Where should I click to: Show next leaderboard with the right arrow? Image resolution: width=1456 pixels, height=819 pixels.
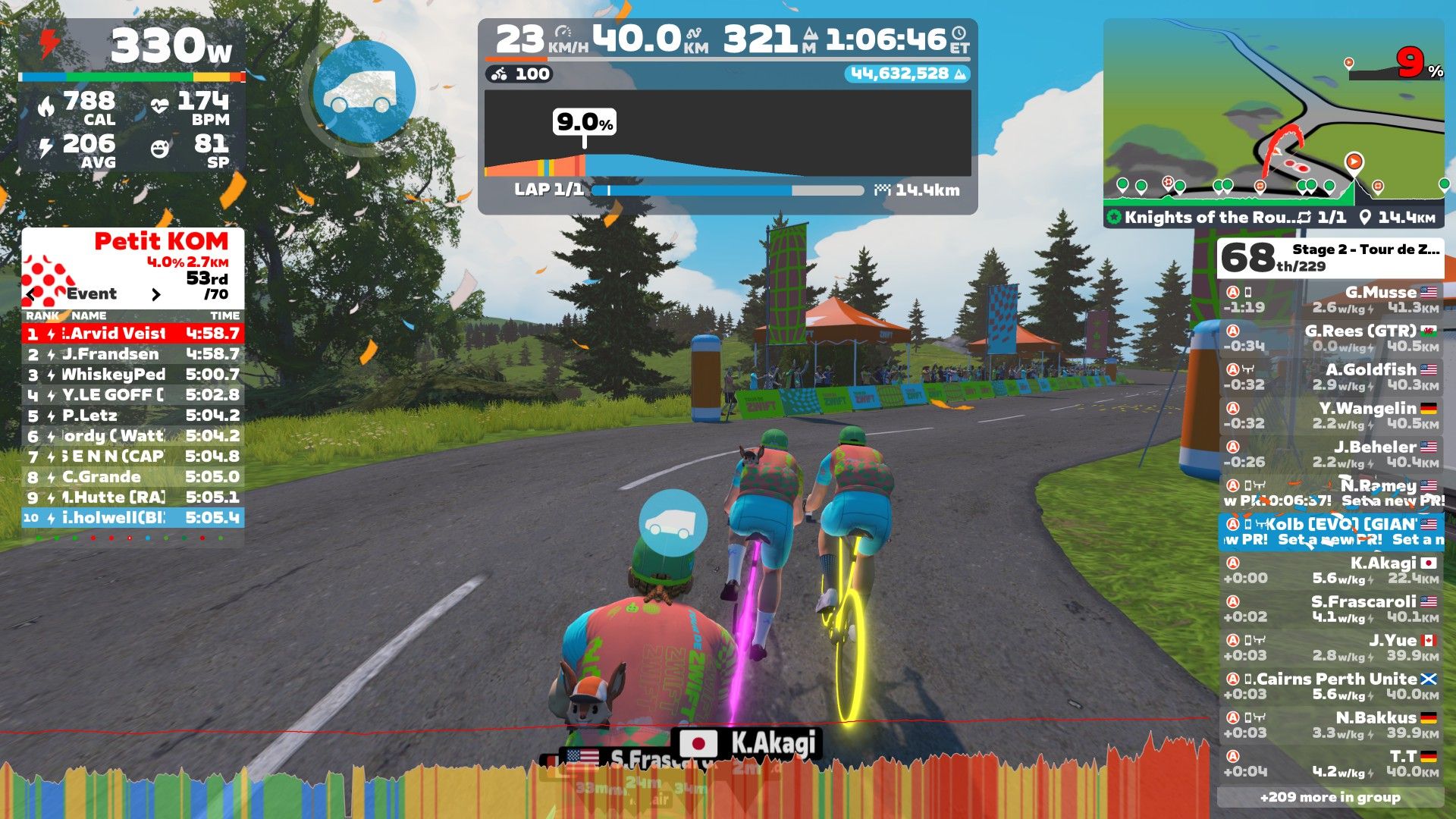(156, 294)
